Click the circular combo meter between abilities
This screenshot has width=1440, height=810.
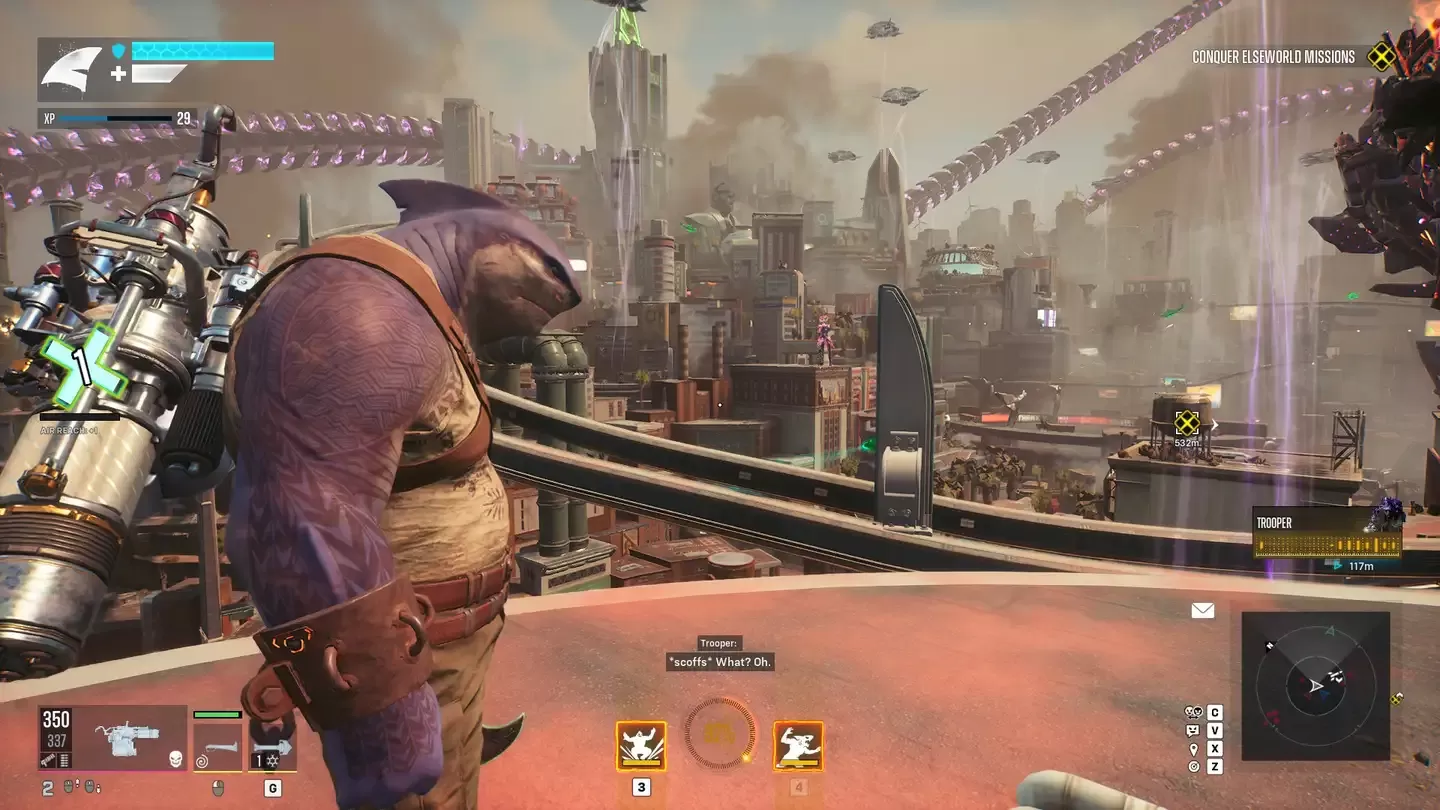tap(720, 735)
